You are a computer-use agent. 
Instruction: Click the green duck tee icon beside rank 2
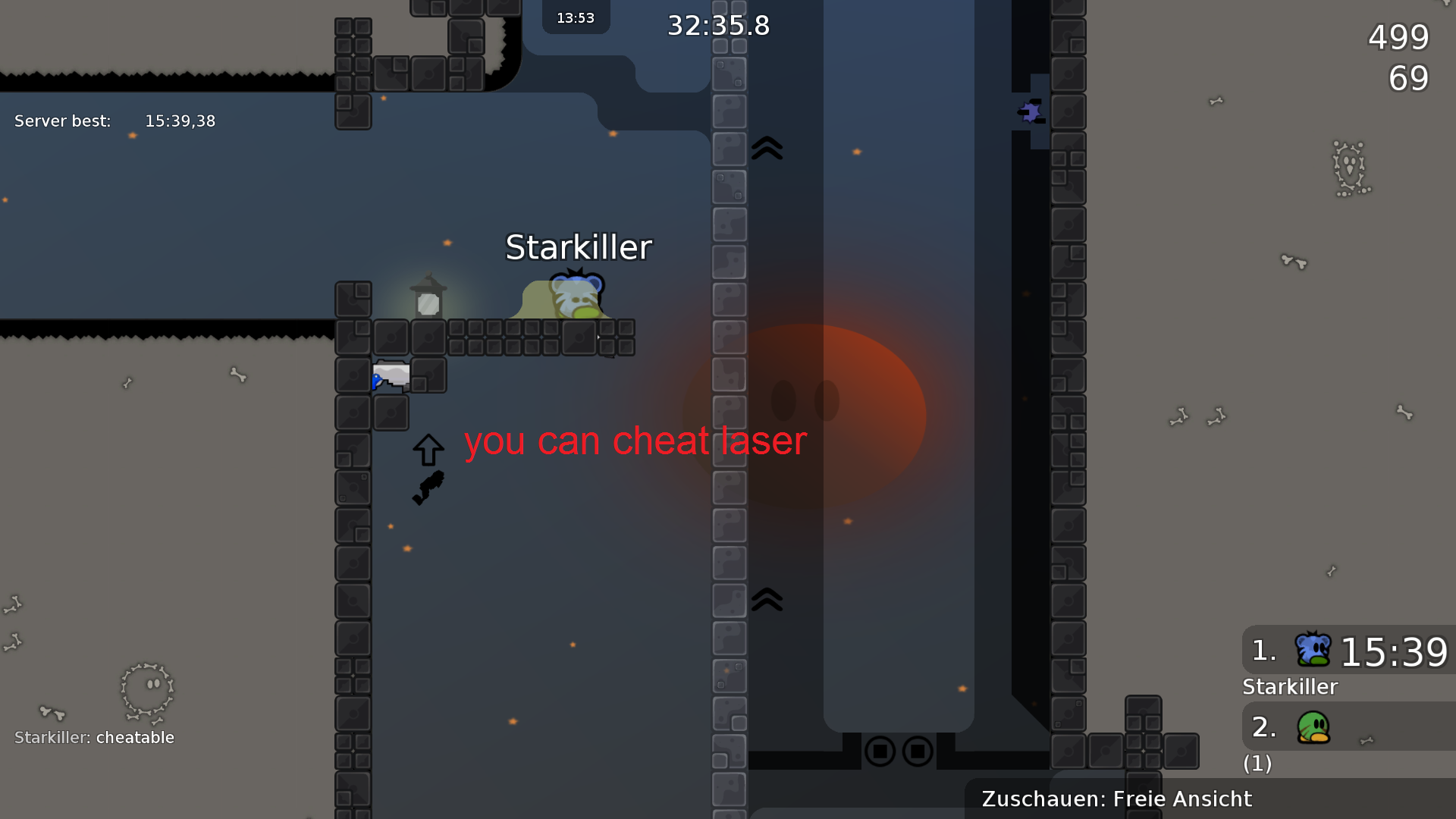point(1314,726)
